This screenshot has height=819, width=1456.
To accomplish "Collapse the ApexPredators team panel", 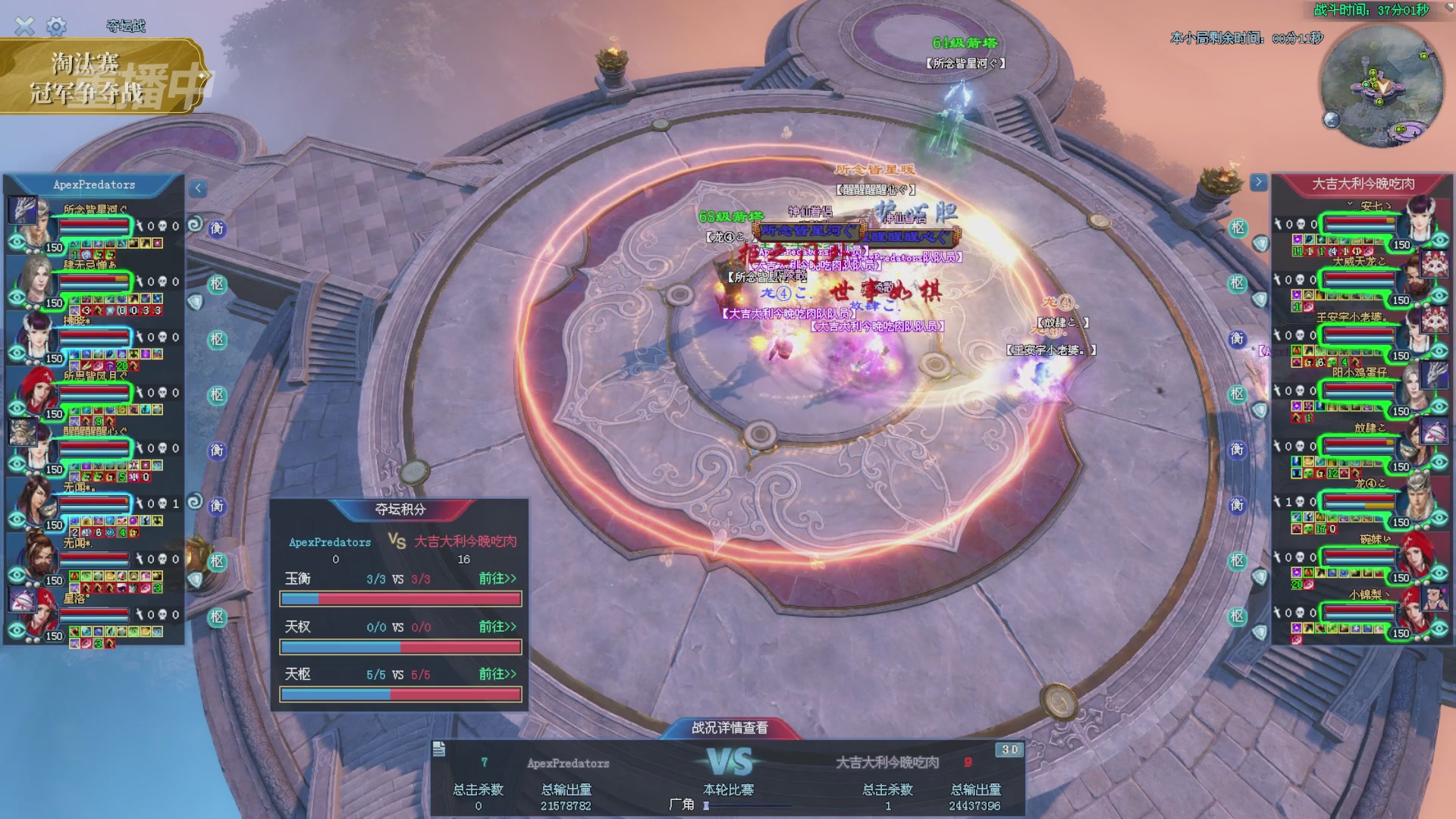I will point(198,188).
